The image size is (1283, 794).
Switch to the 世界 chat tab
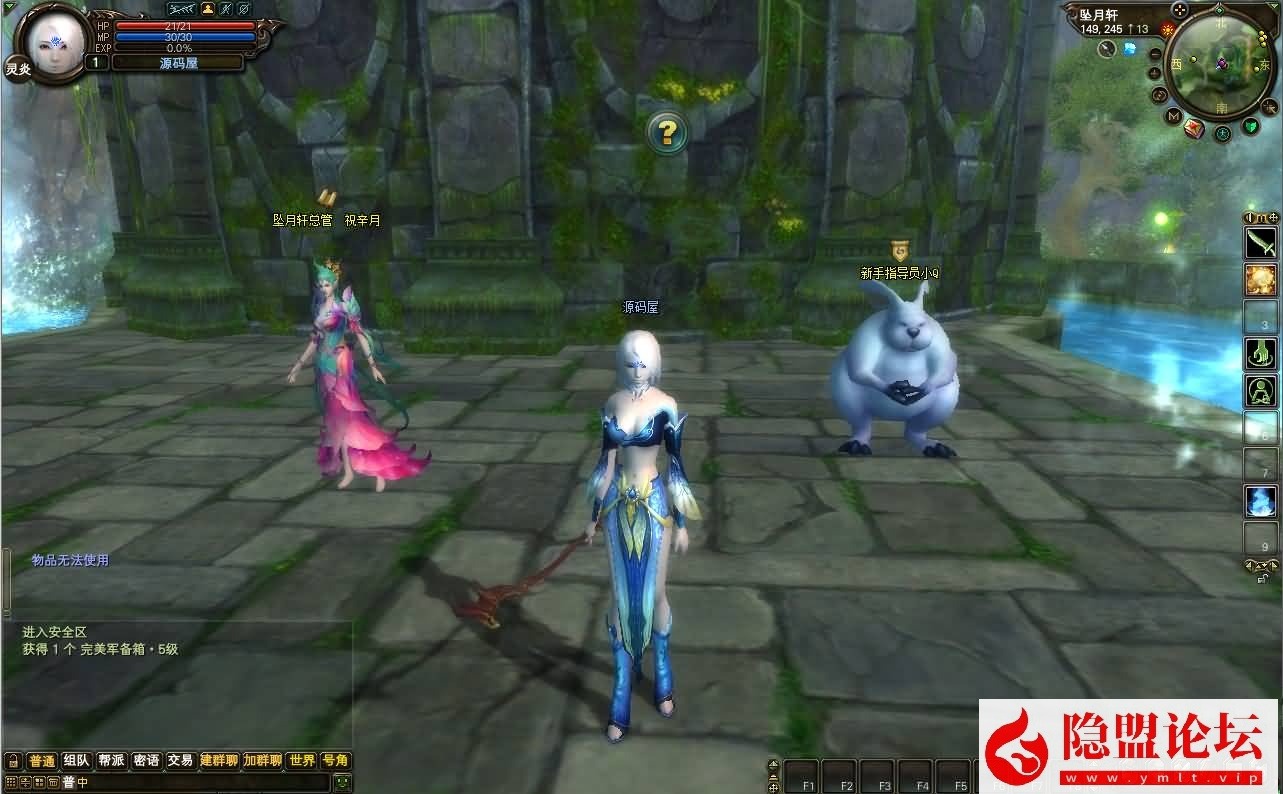tap(302, 760)
